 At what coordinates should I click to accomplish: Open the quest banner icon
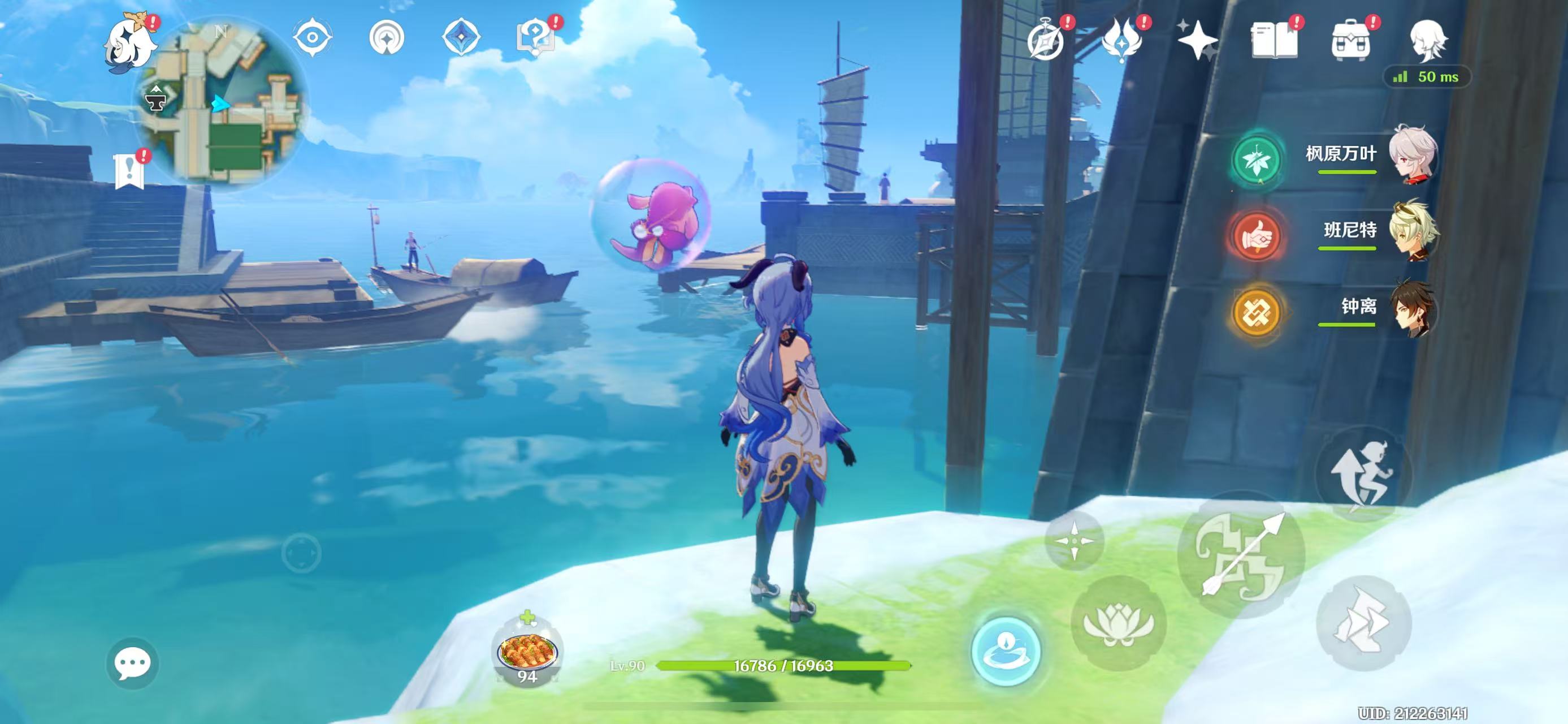tap(129, 171)
